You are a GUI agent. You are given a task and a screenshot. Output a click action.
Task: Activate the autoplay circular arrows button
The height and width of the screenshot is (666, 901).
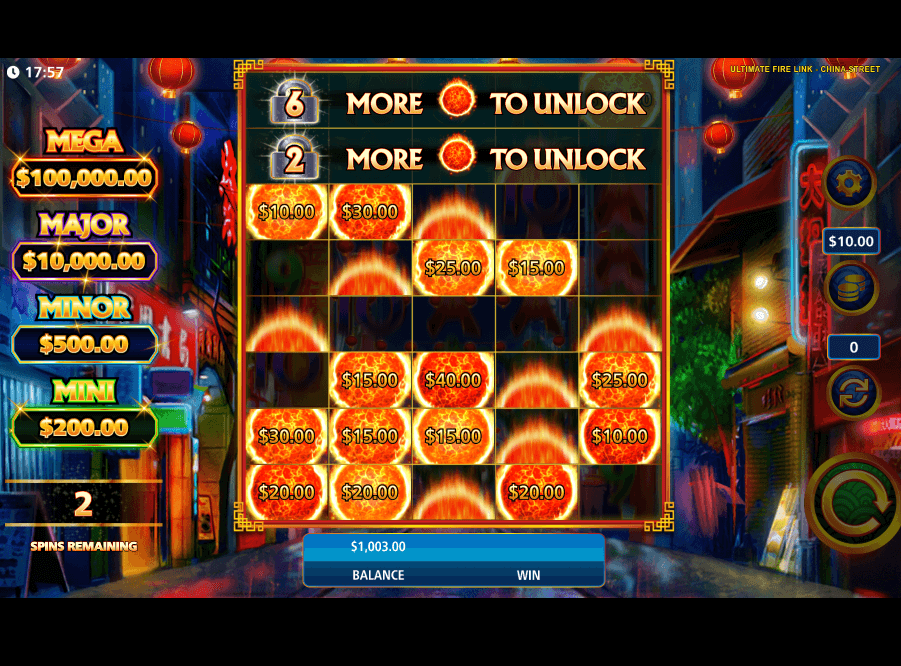(x=853, y=393)
